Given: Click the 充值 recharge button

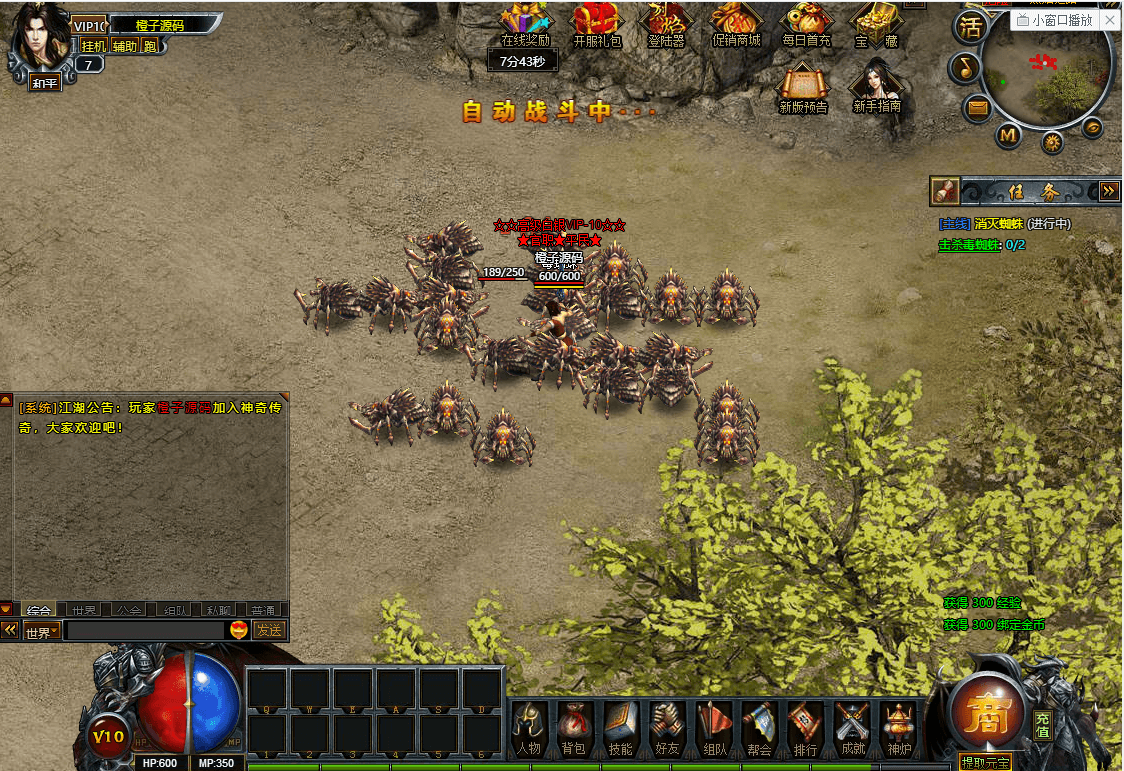Looking at the screenshot, I should click(1043, 725).
